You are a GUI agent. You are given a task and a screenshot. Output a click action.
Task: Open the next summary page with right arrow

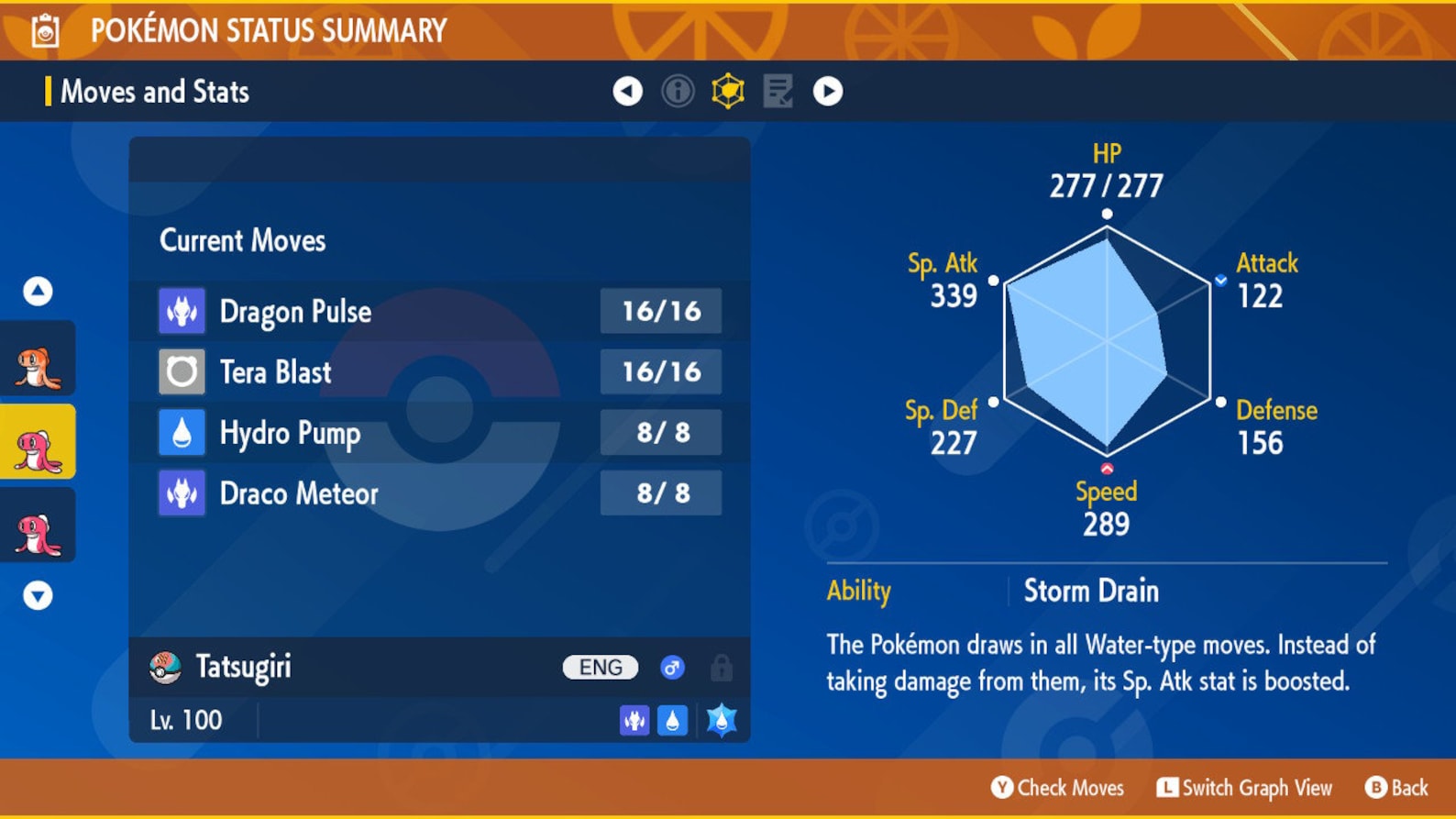tap(827, 92)
